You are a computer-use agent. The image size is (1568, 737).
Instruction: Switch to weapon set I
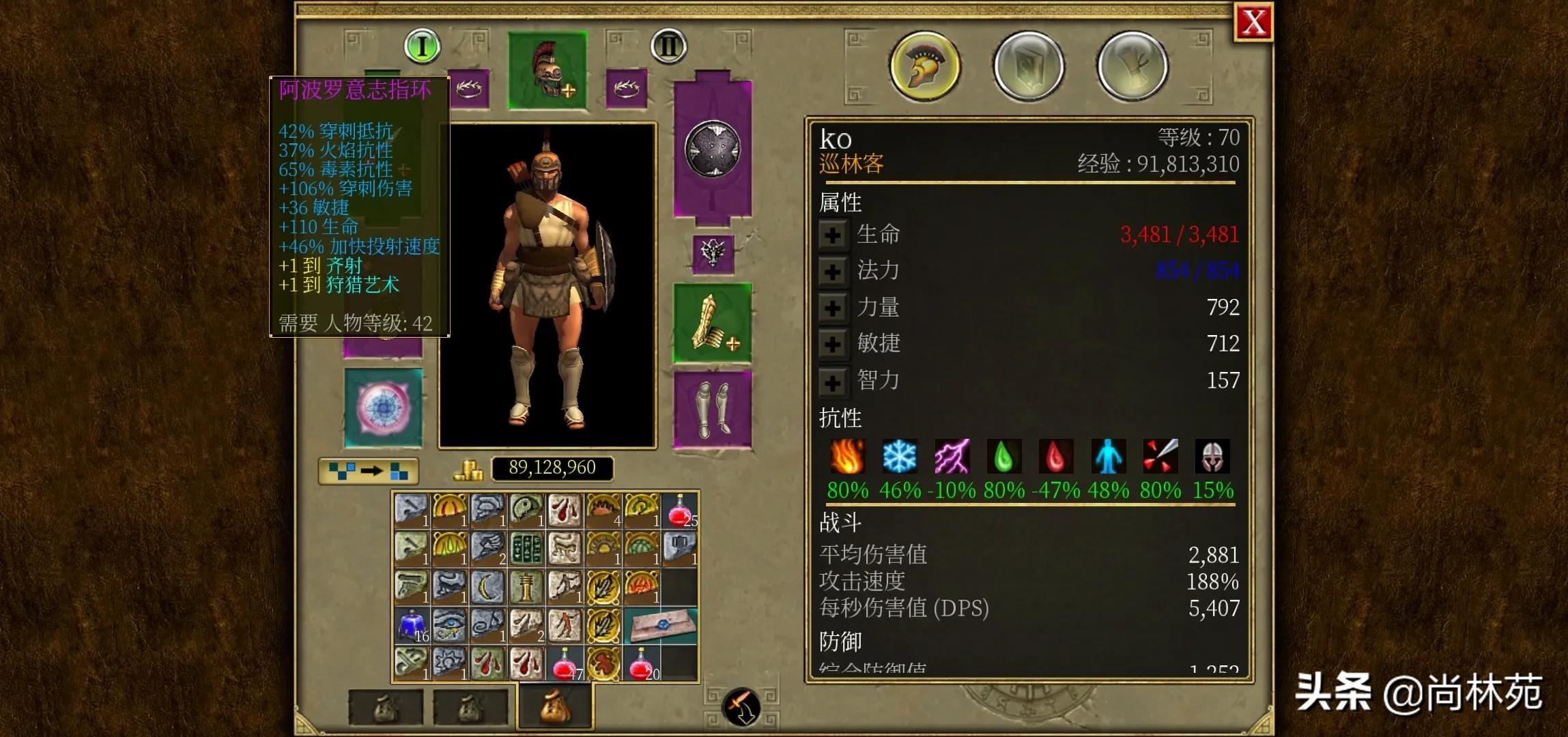(x=422, y=46)
